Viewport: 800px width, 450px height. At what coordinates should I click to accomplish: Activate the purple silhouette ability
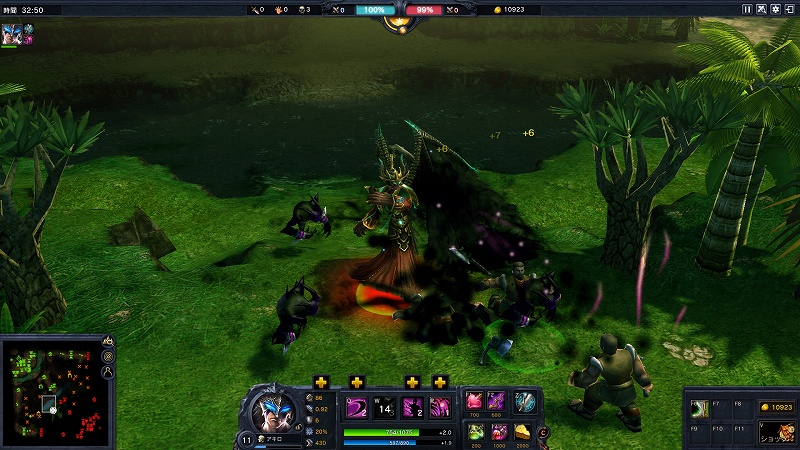412,408
